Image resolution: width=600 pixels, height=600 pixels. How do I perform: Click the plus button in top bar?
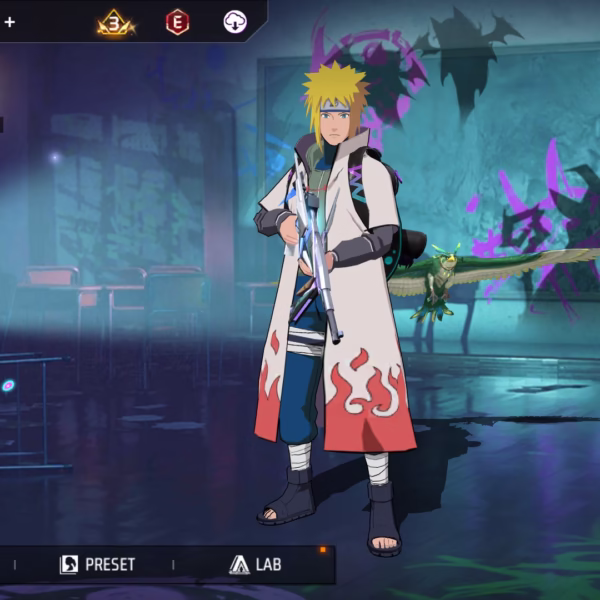click(x=9, y=22)
